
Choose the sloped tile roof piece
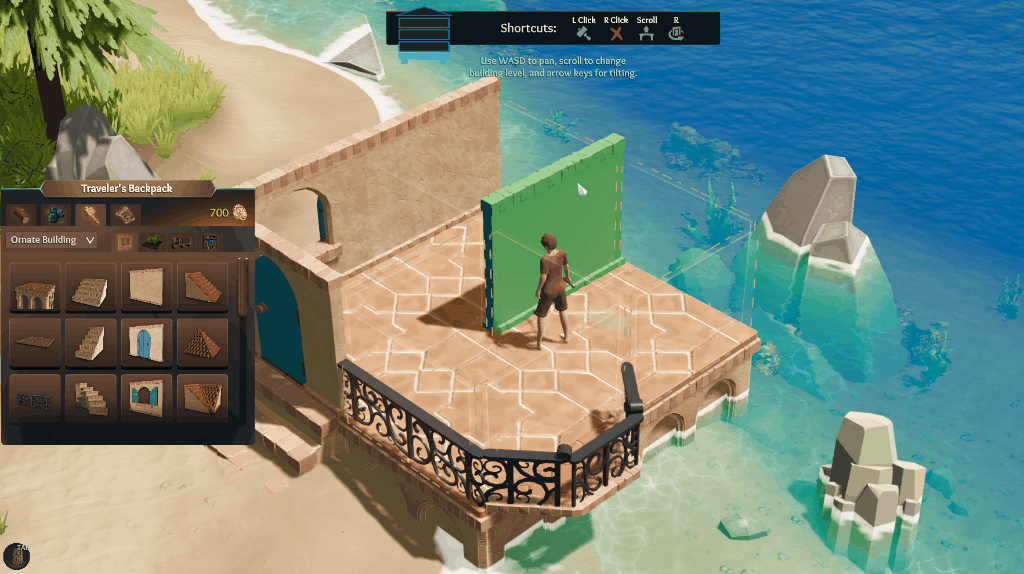tap(202, 288)
